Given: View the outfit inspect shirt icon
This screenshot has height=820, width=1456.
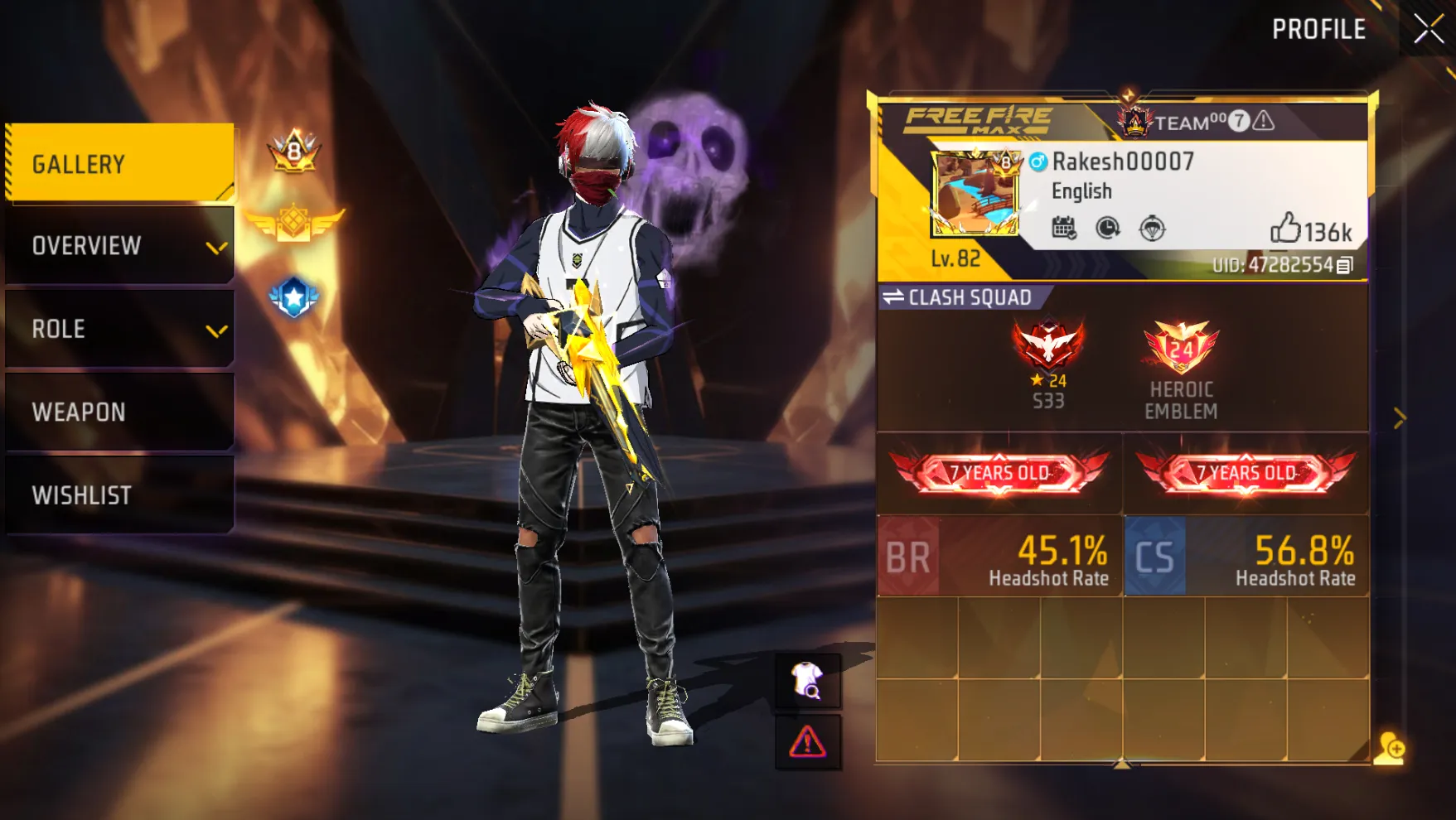Looking at the screenshot, I should point(807,681).
